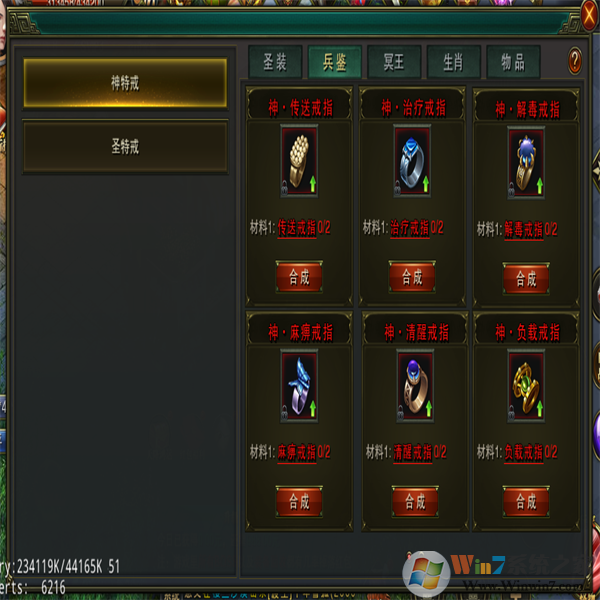The width and height of the screenshot is (600, 600).
Task: Click 合成 under 神·传送戒指
Action: [x=299, y=276]
